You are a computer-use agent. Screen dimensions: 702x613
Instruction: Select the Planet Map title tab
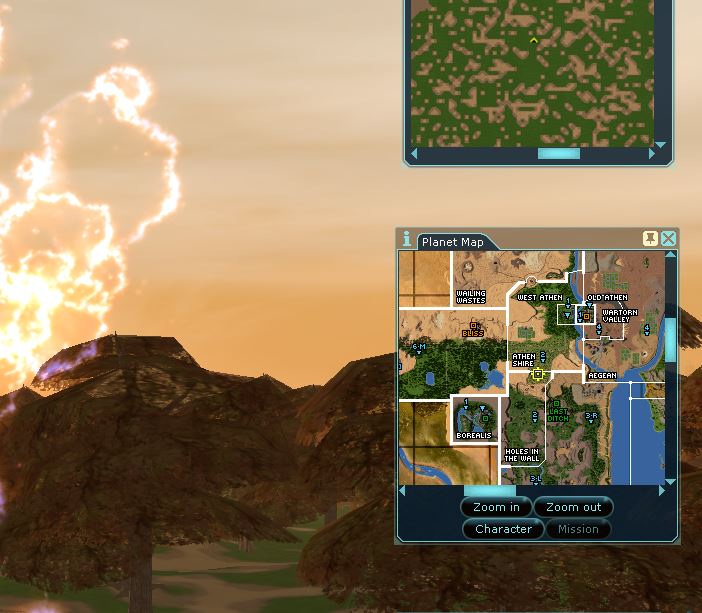click(452, 242)
